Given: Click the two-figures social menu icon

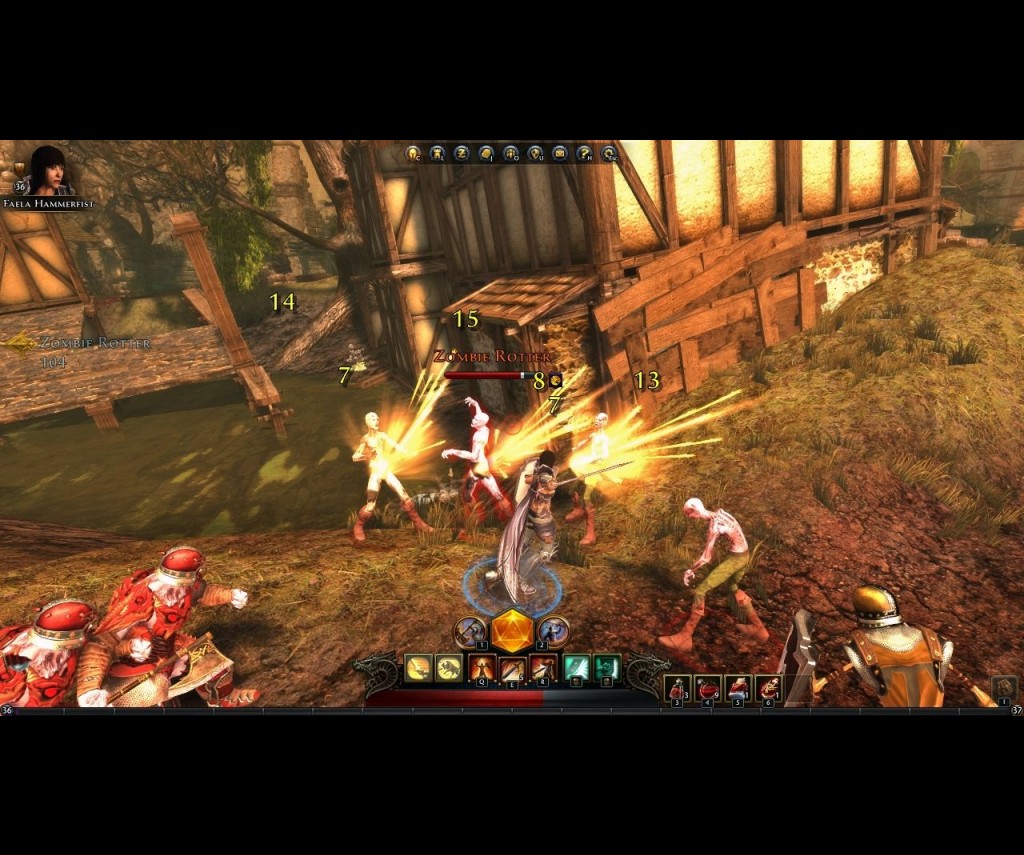Looking at the screenshot, I should tap(510, 153).
